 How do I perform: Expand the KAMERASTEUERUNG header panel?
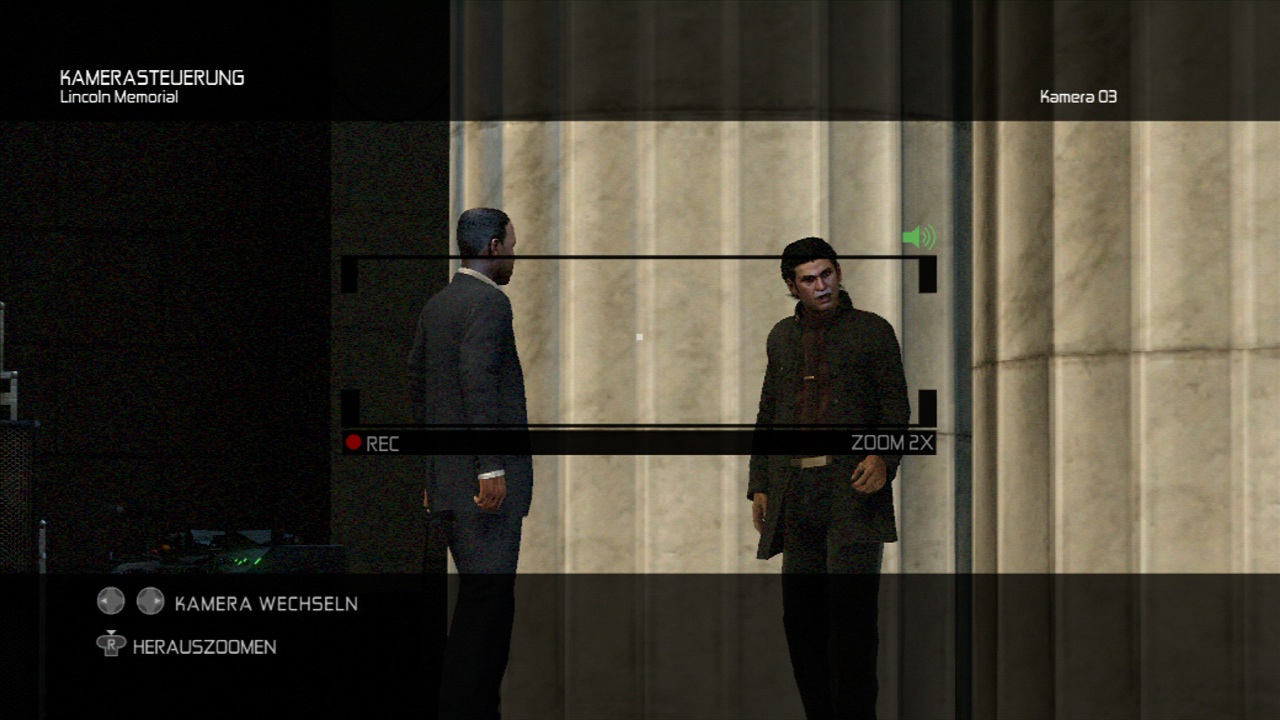(x=152, y=76)
